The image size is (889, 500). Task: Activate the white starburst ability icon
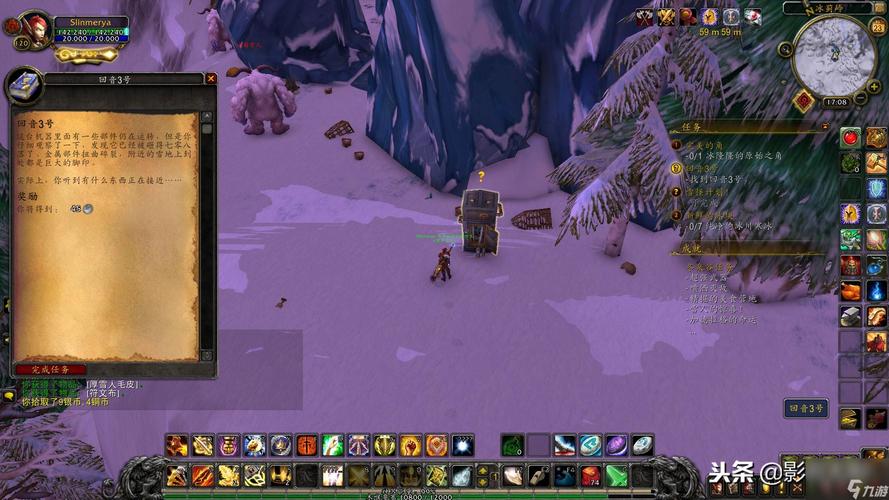coord(462,445)
